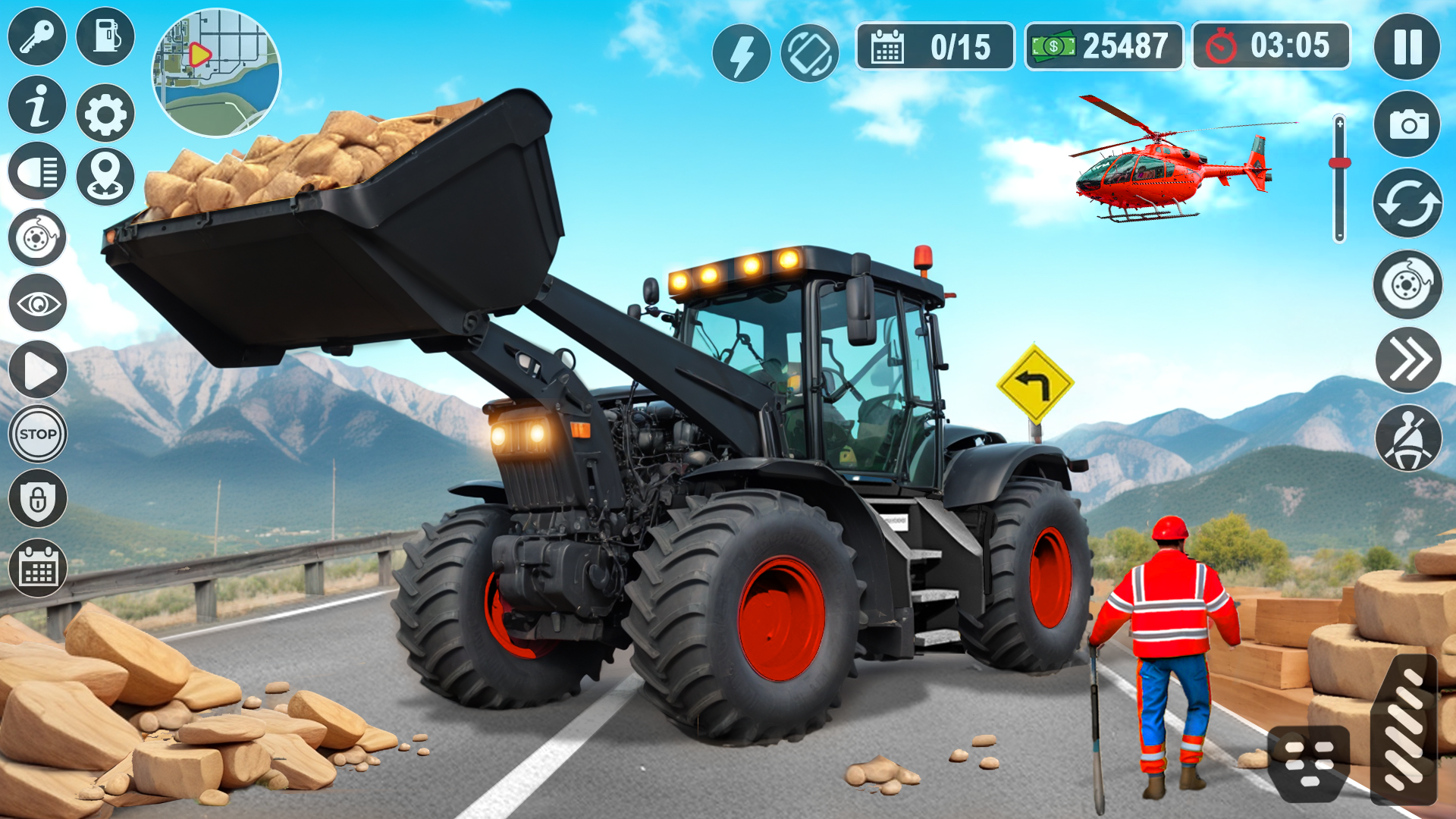Activate the lightning boost icon
Screen dimensions: 1456x819
742,50
